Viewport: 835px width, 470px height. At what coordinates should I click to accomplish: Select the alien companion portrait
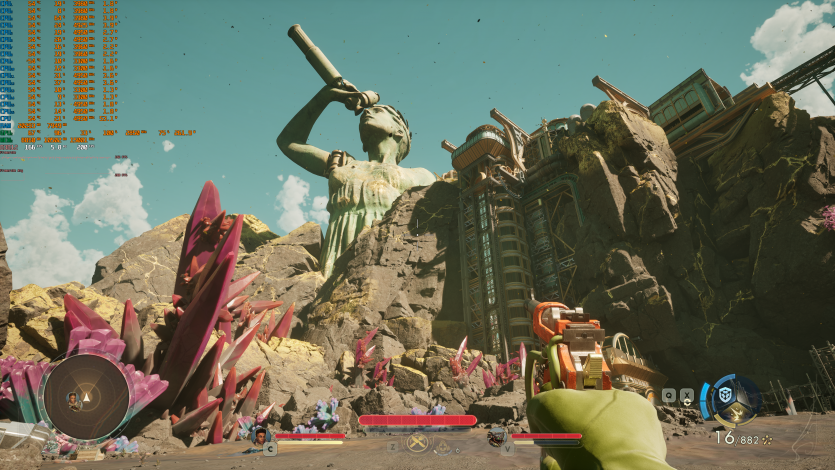496,436
